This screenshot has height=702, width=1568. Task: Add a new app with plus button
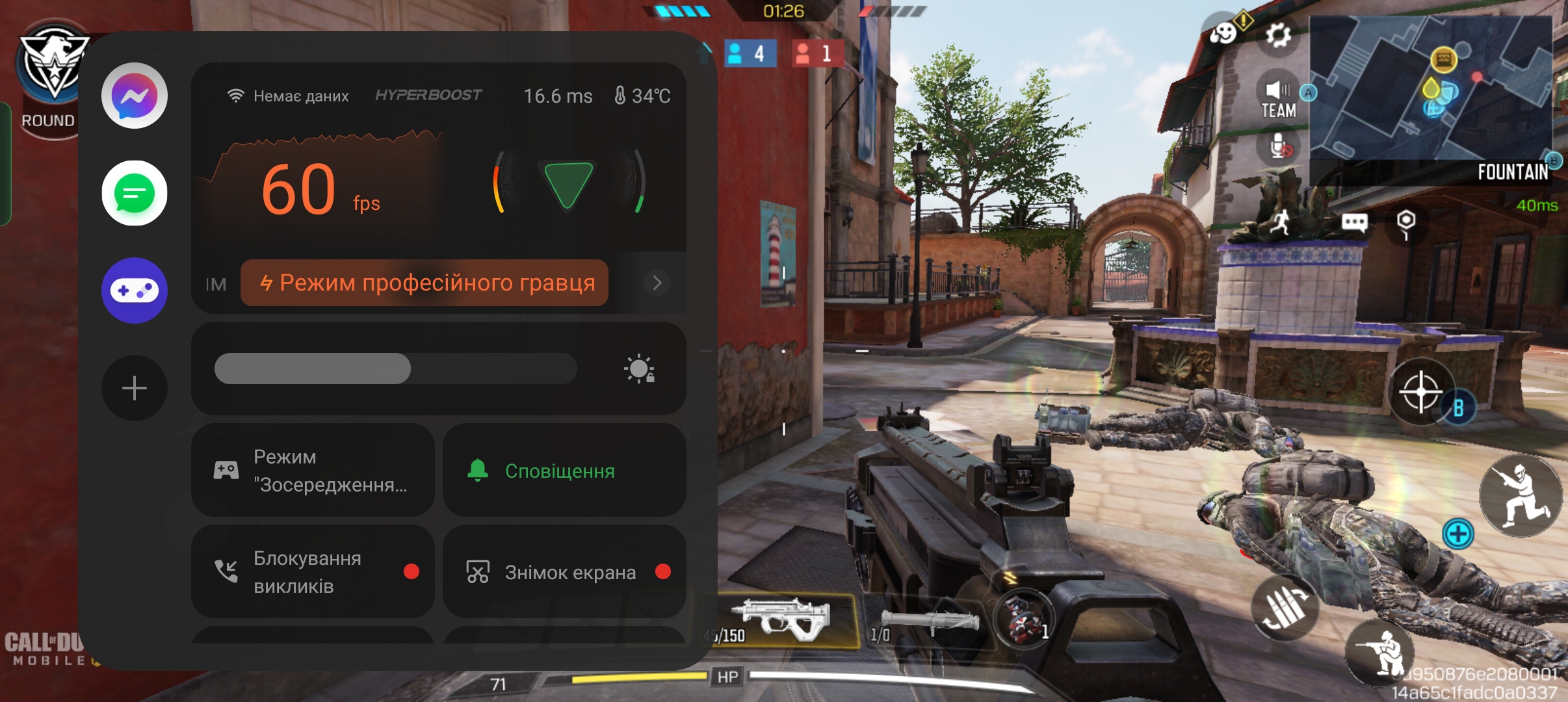click(135, 388)
